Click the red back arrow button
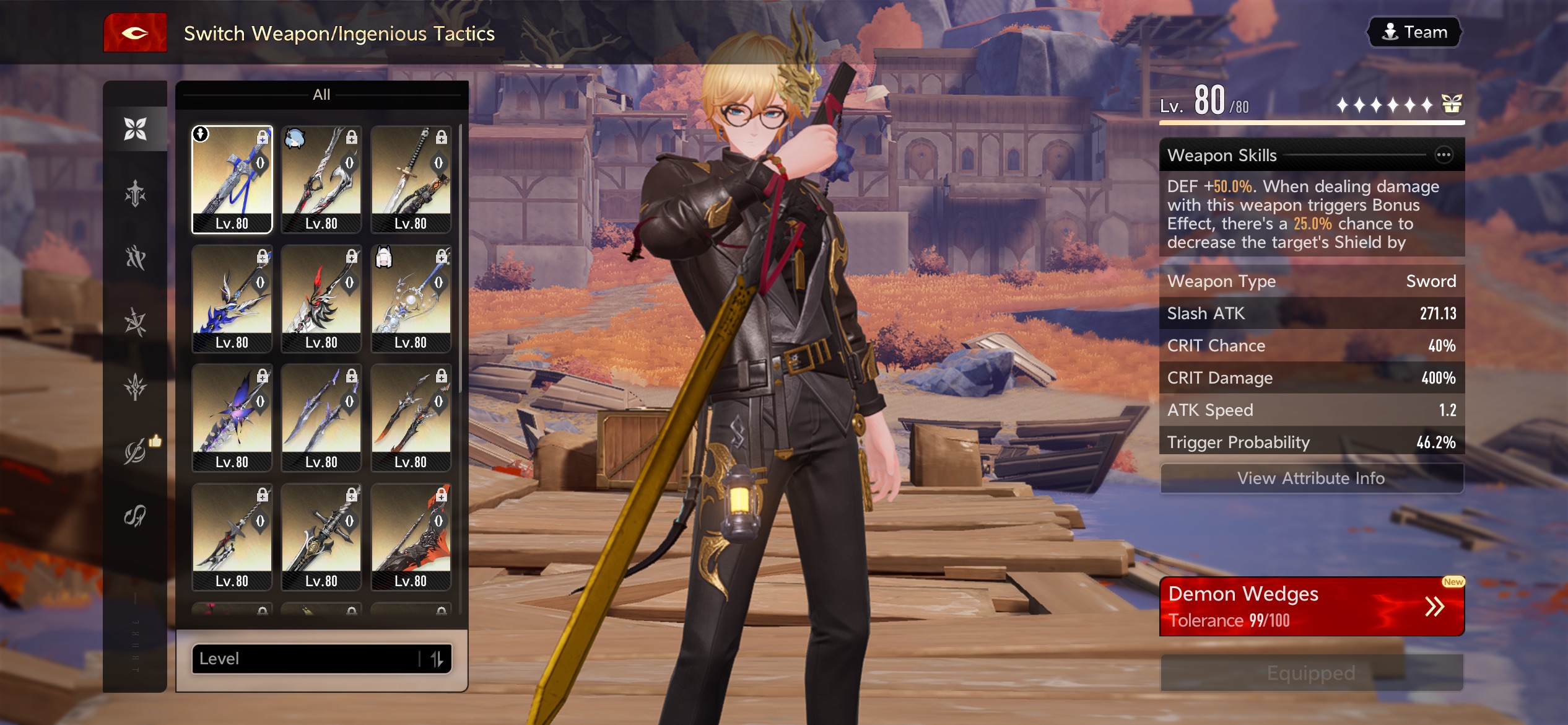 coord(135,33)
